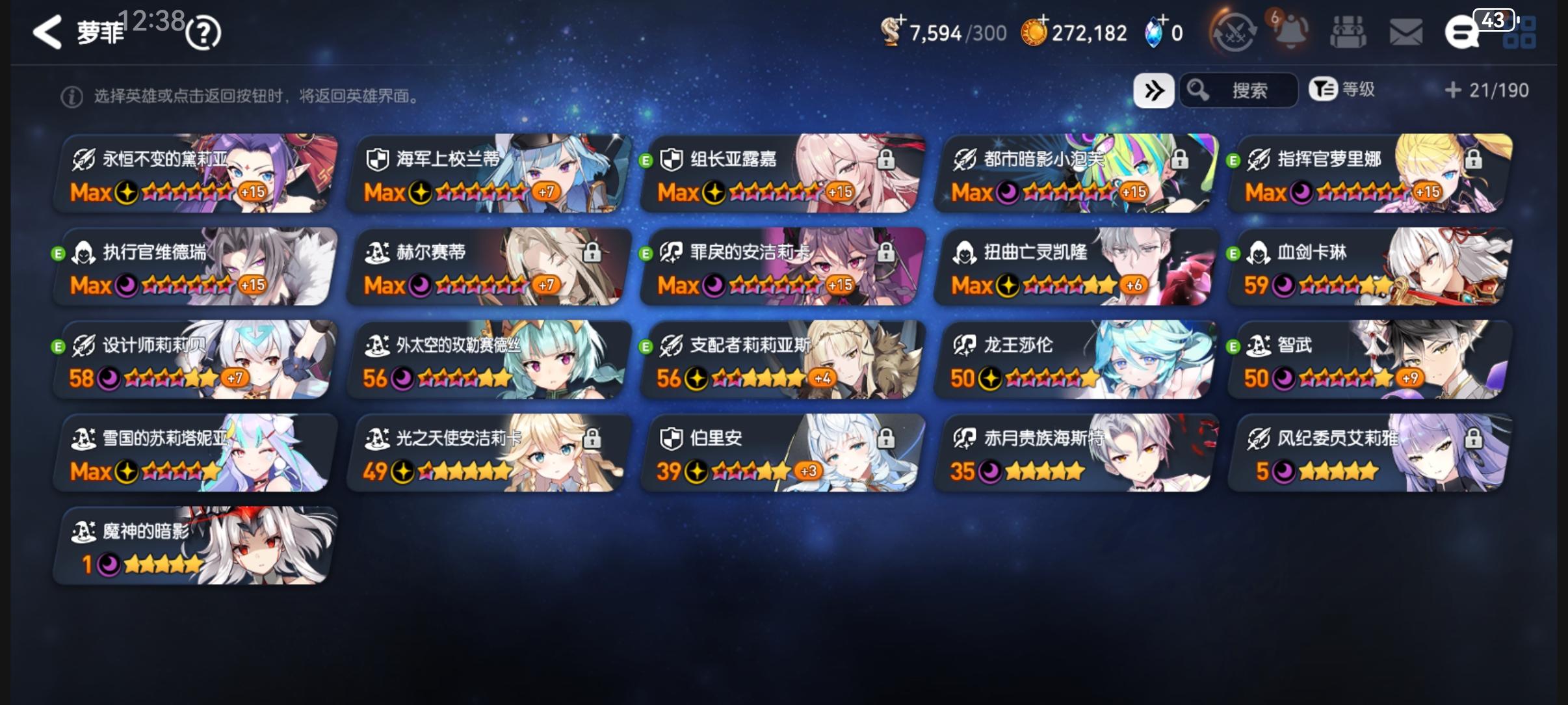Select the locked 伯里安 hero card
Screen dimensions: 1568x705
tap(779, 453)
